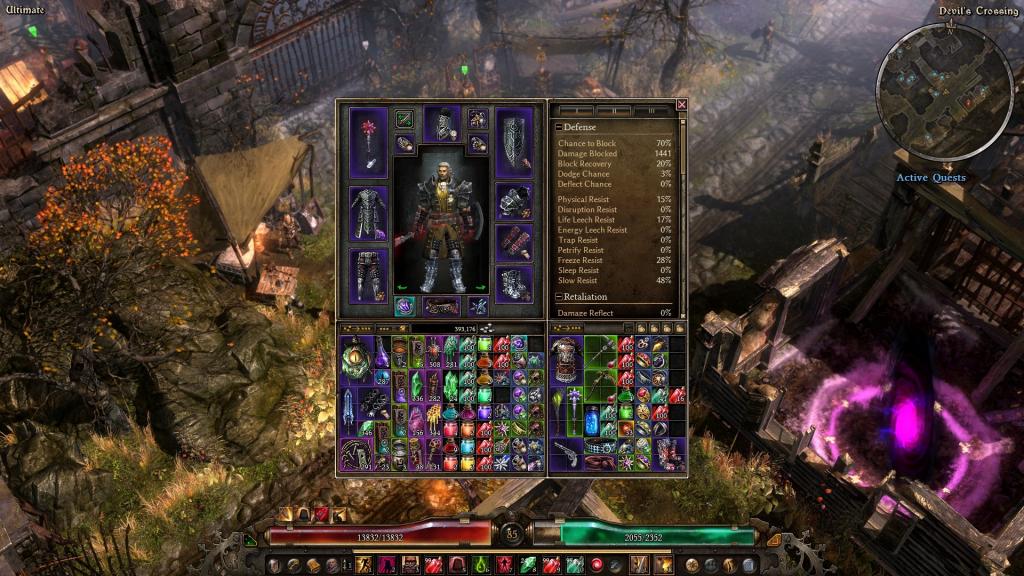Image resolution: width=1024 pixels, height=576 pixels.
Task: Select the equipped helmet slot
Action: (x=441, y=124)
